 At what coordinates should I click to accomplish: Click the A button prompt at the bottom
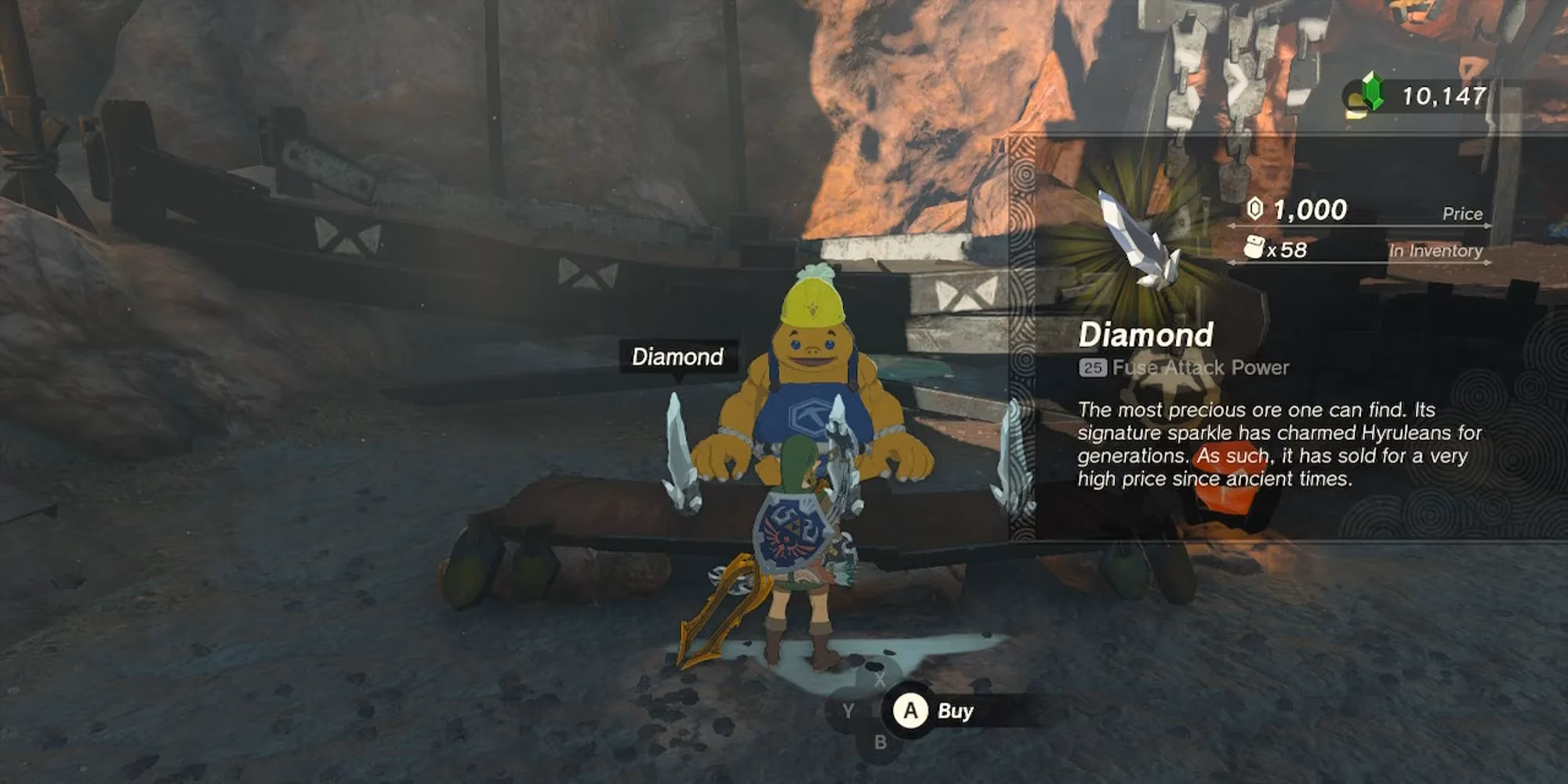[909, 712]
